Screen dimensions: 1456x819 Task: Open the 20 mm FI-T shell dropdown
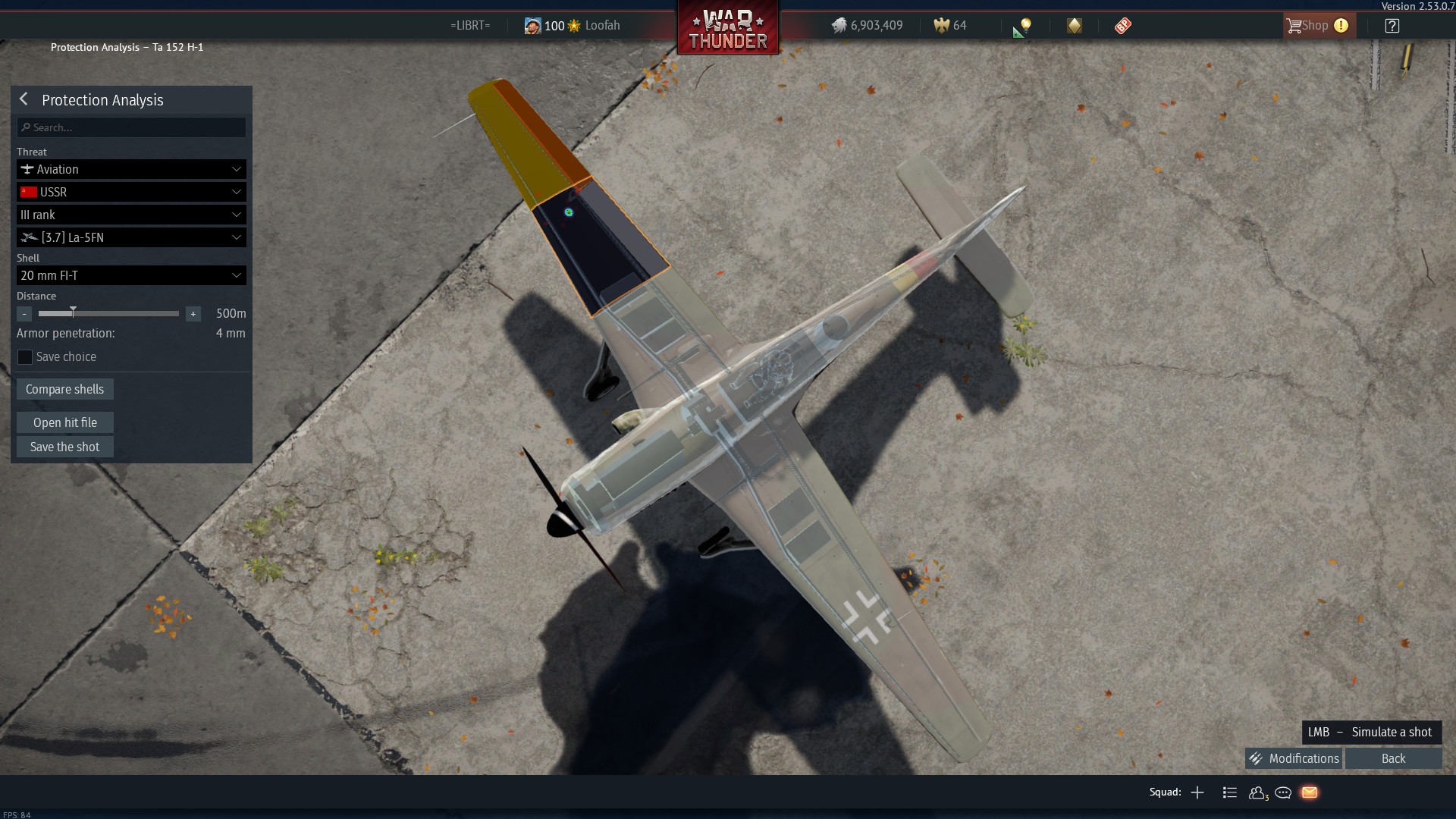tap(131, 275)
